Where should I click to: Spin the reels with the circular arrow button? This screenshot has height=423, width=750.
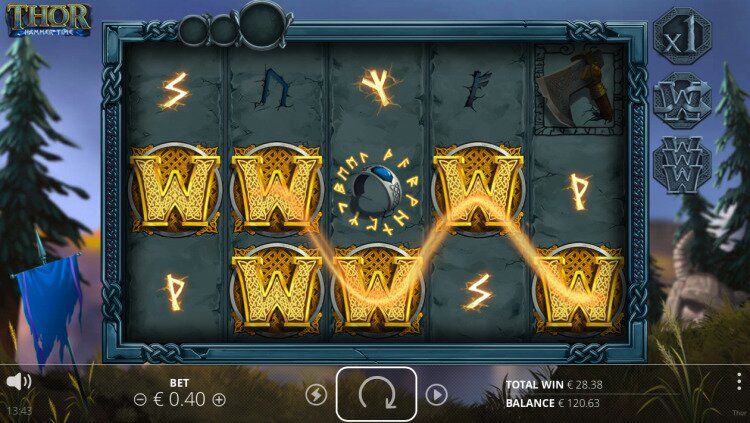(376, 394)
